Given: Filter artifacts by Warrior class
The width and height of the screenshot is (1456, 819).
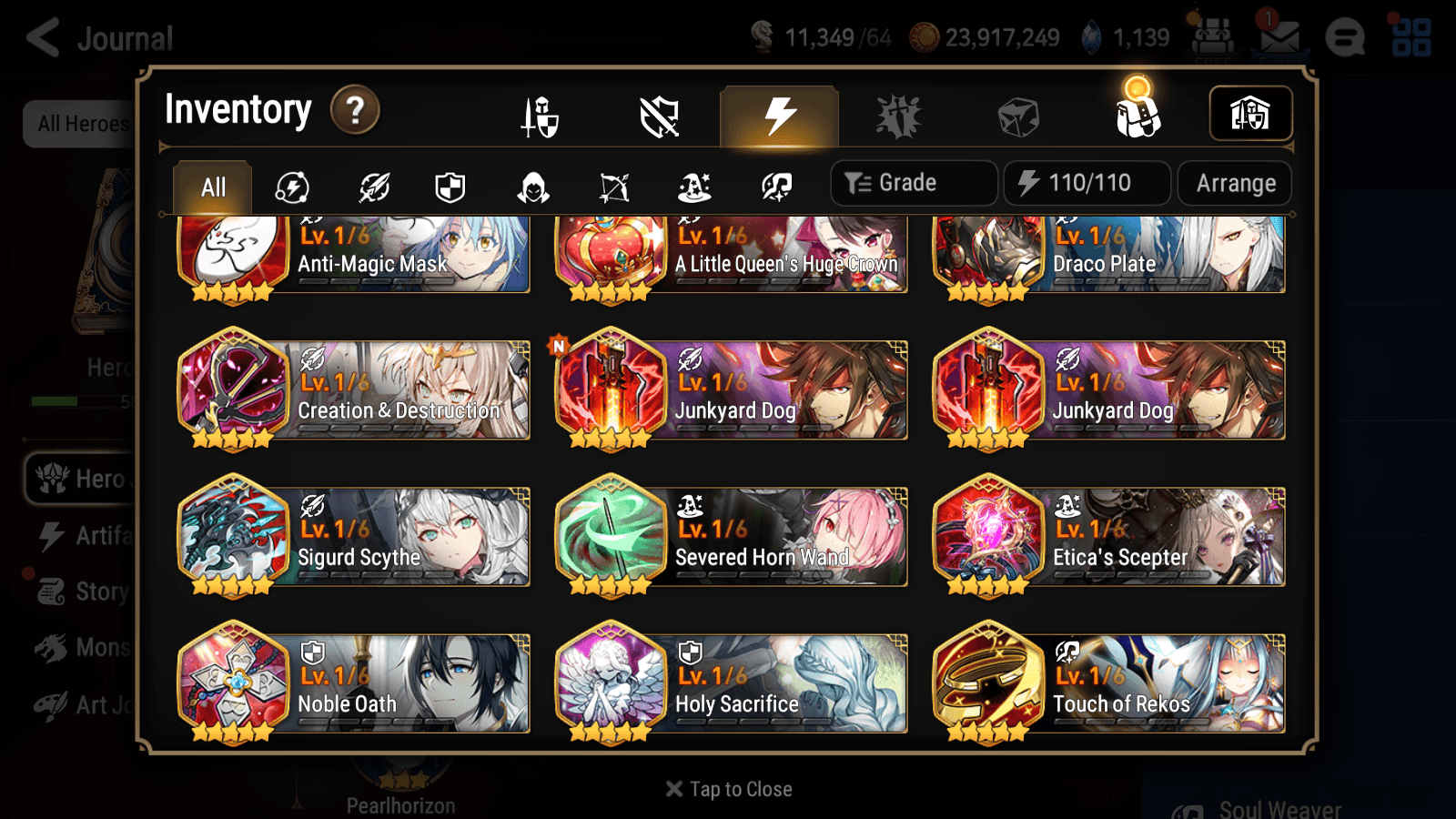Looking at the screenshot, I should [x=373, y=187].
